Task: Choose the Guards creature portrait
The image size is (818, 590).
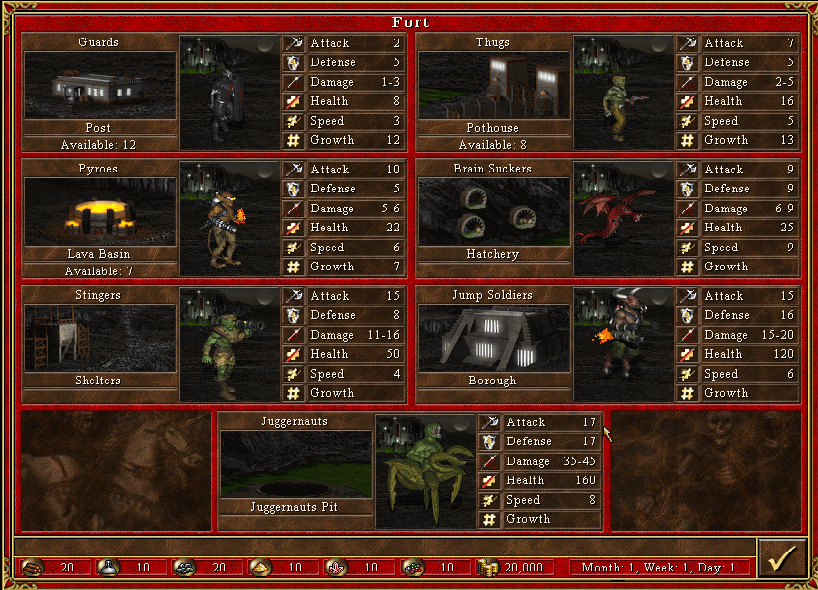Action: pyautogui.click(x=229, y=91)
